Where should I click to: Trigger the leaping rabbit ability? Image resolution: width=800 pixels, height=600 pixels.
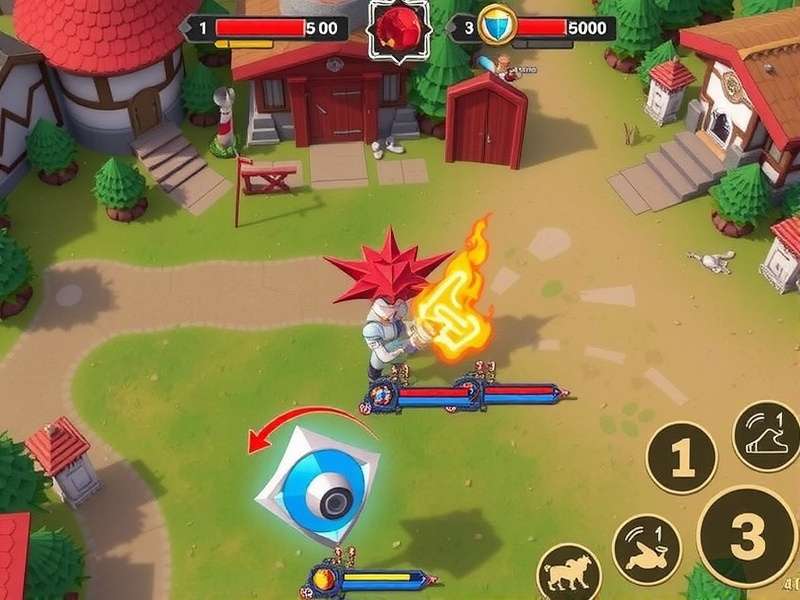646,548
